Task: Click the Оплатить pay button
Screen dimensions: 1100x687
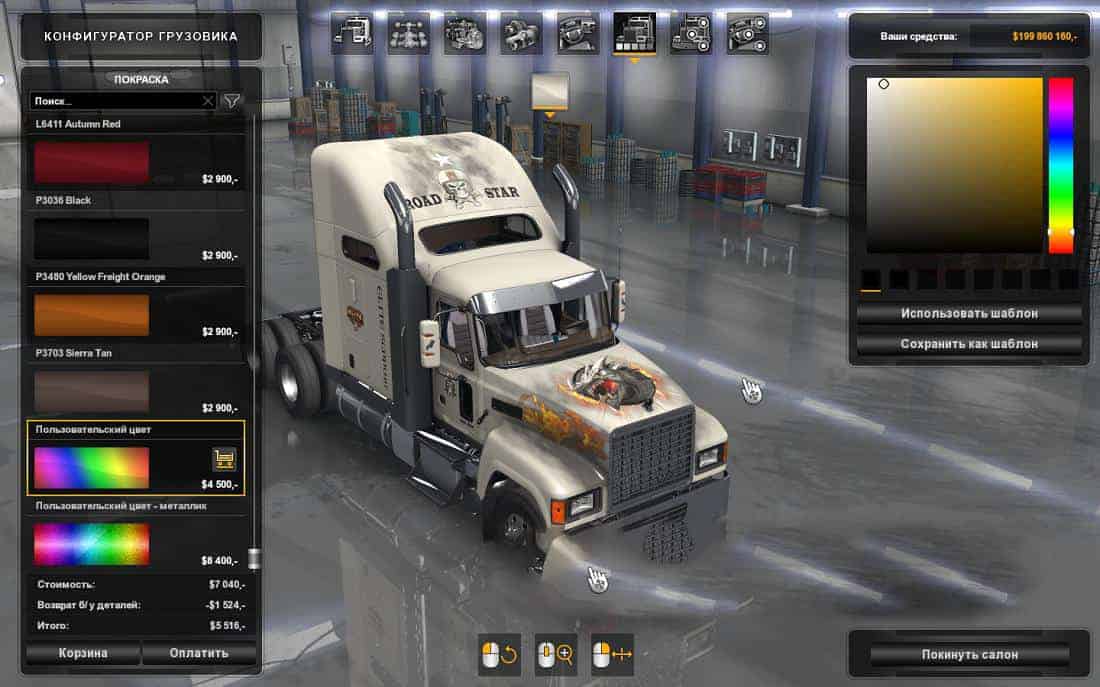Action: [x=199, y=653]
